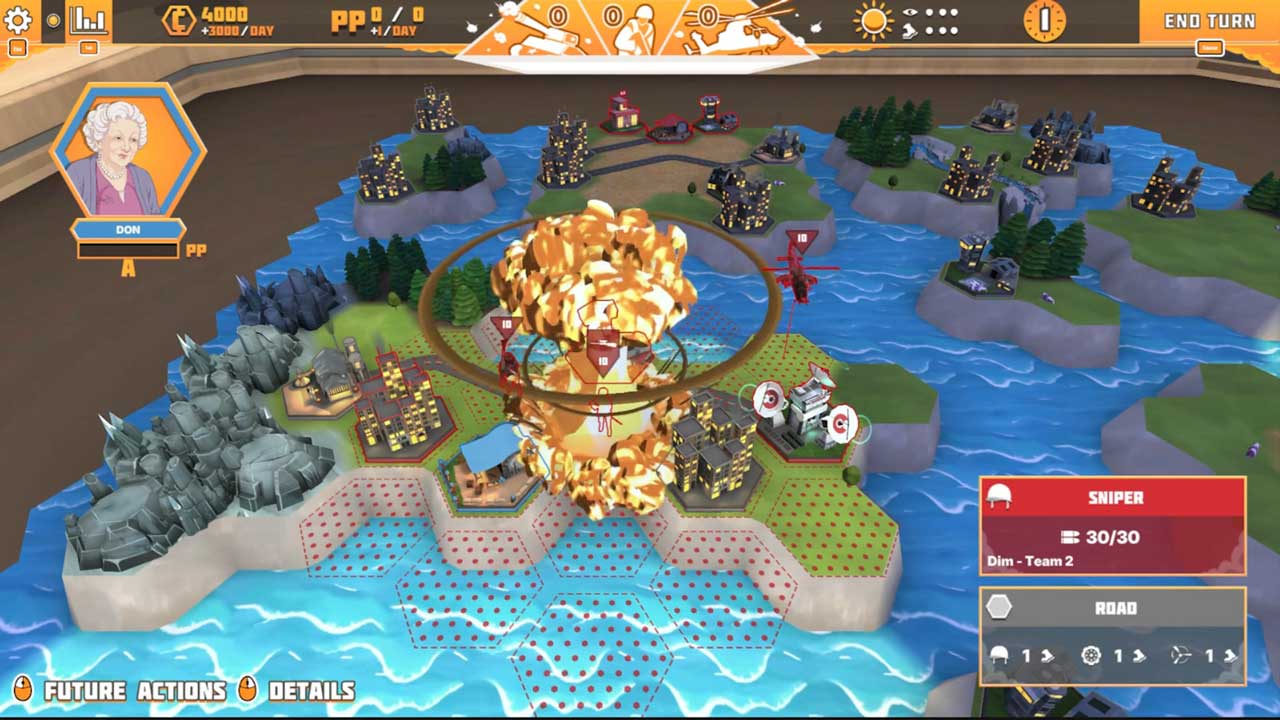
Task: Open the settings gear menu
Action: [x=18, y=20]
